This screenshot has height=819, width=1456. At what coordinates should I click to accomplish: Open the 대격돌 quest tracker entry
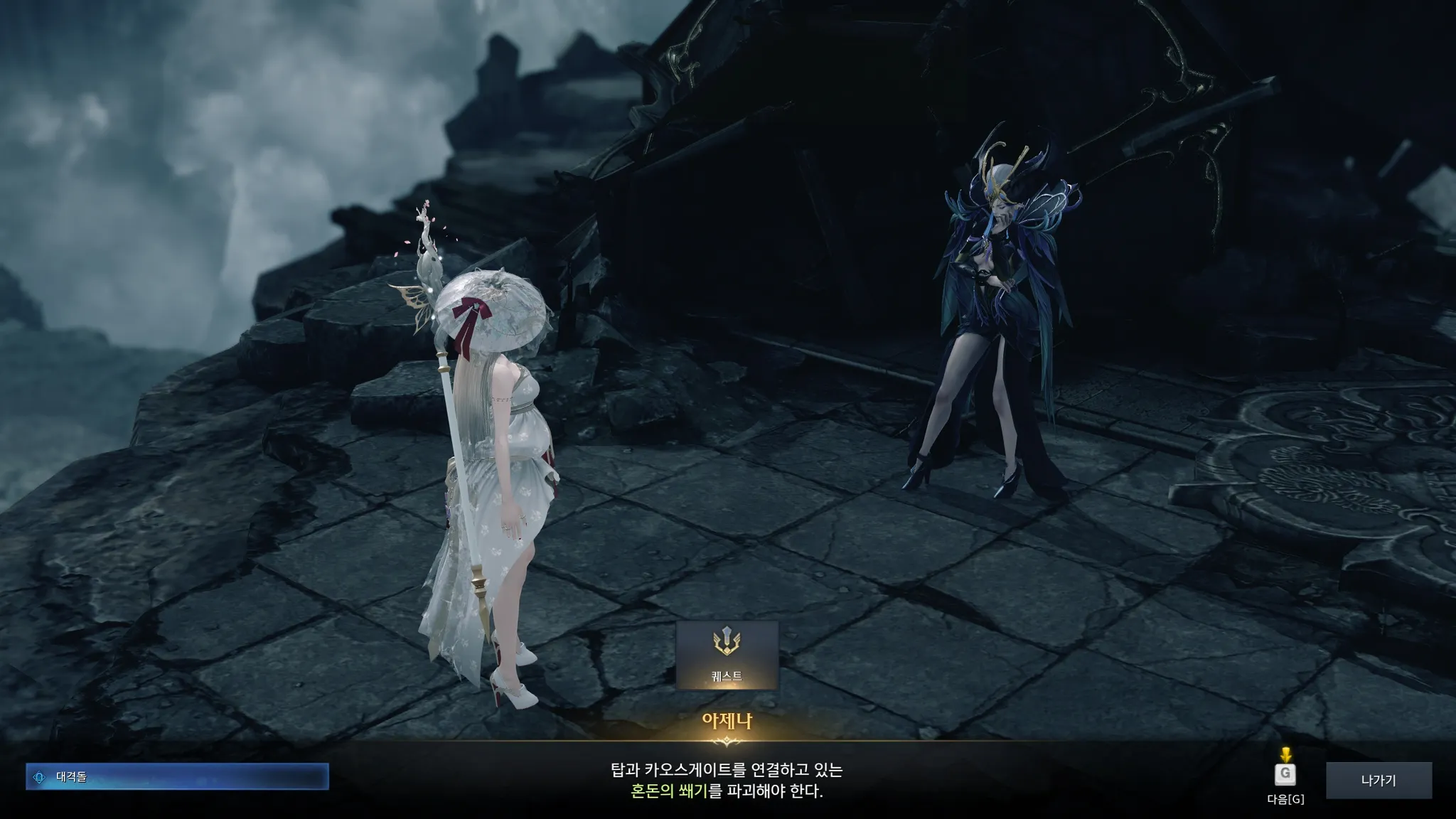(x=177, y=777)
